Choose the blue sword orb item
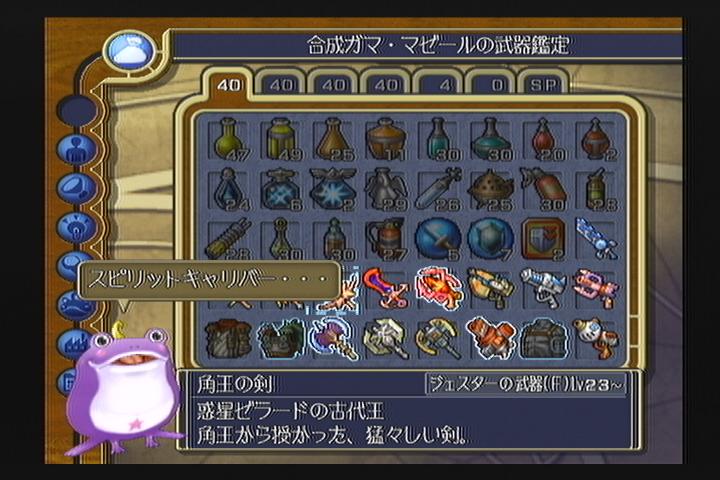The height and width of the screenshot is (480, 720). [x=438, y=238]
